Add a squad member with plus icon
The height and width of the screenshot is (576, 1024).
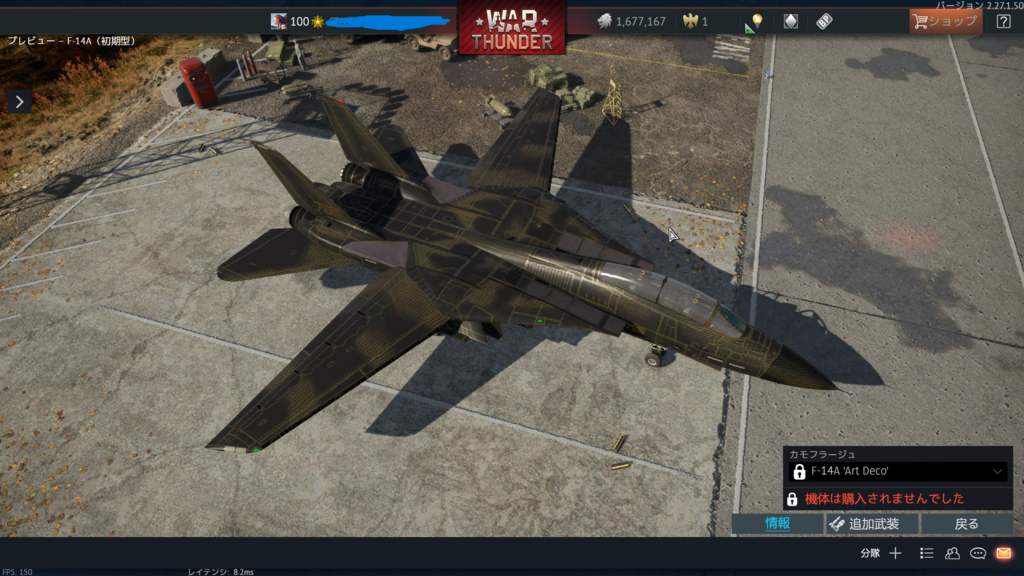pos(895,553)
